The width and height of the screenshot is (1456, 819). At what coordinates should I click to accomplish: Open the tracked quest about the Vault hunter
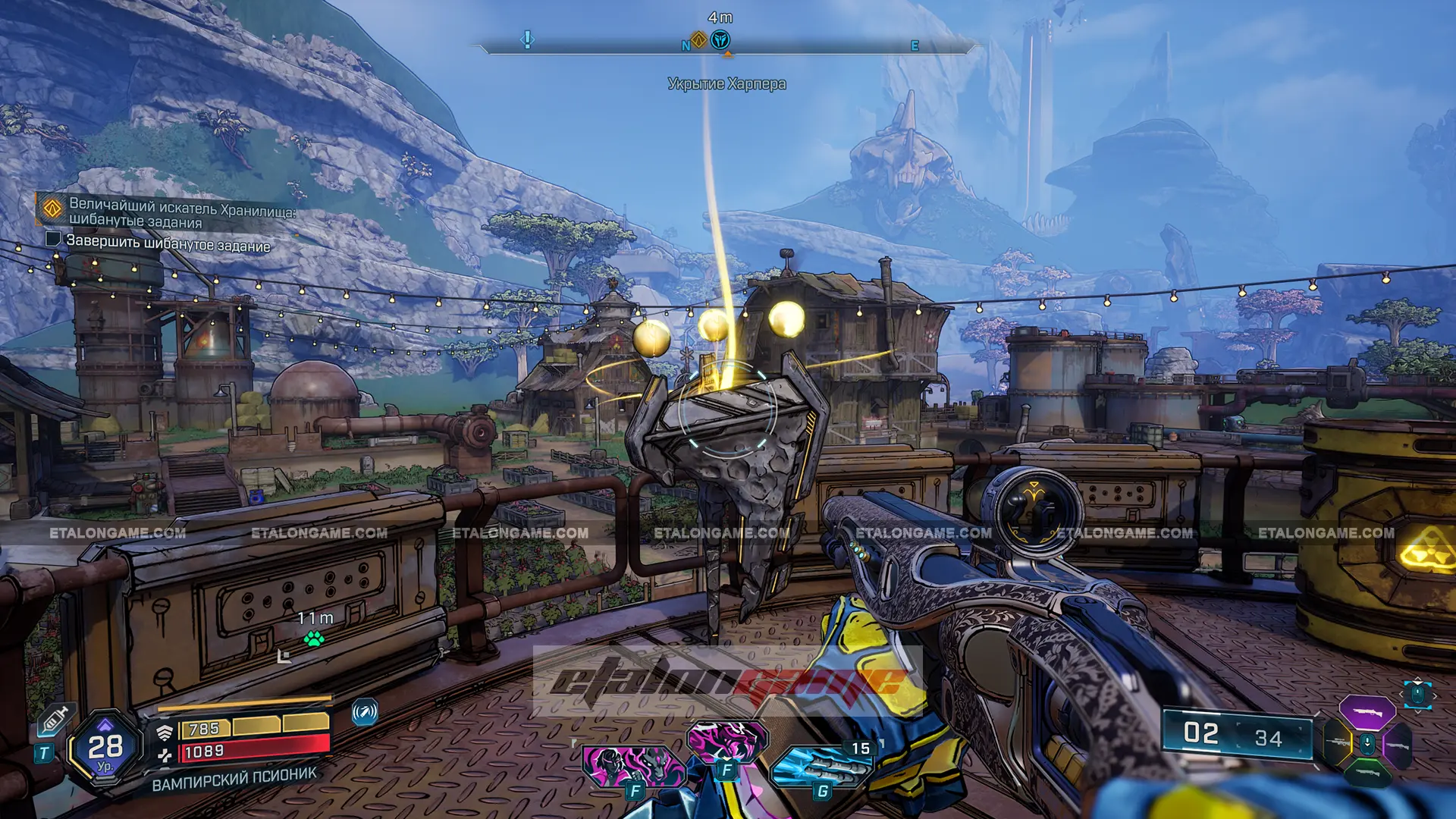[182, 213]
